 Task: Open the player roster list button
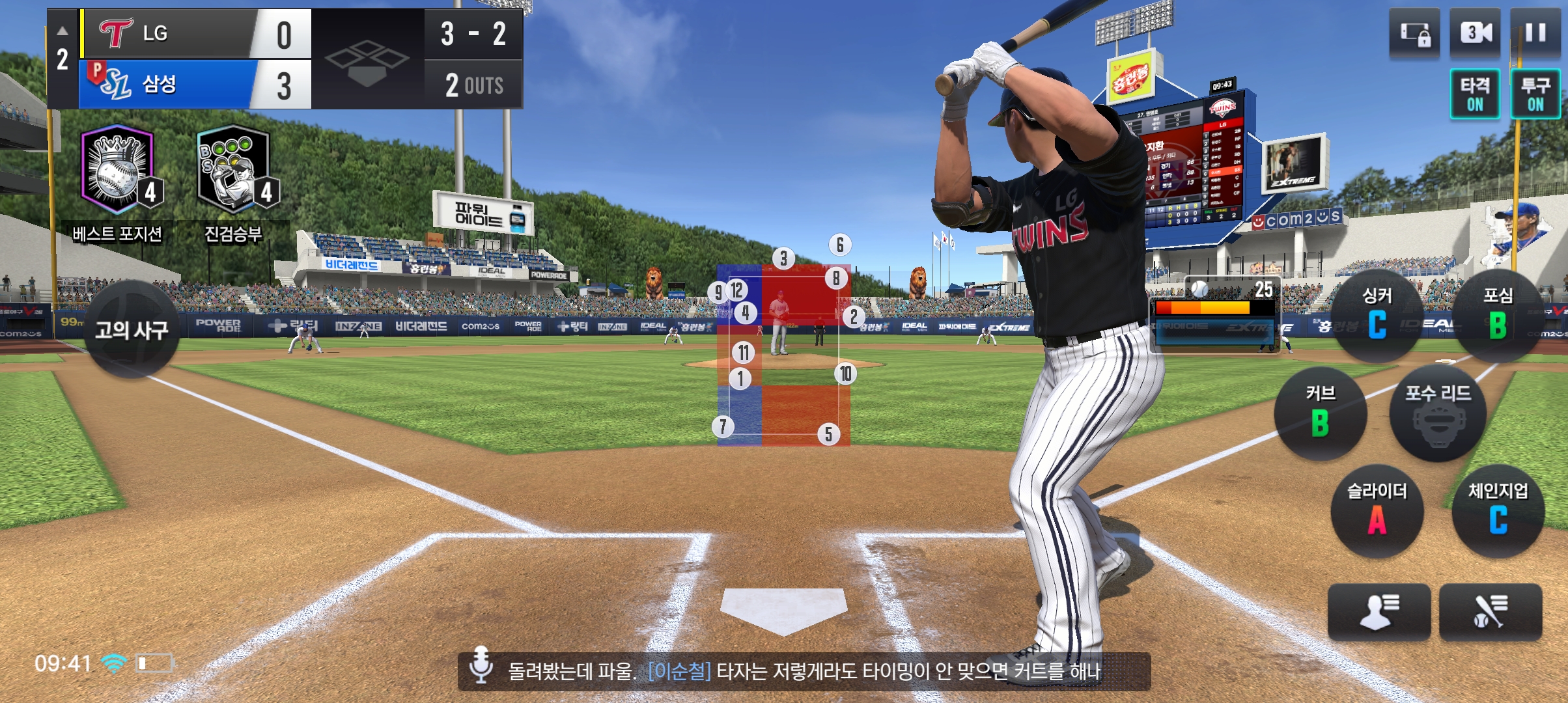[1379, 612]
